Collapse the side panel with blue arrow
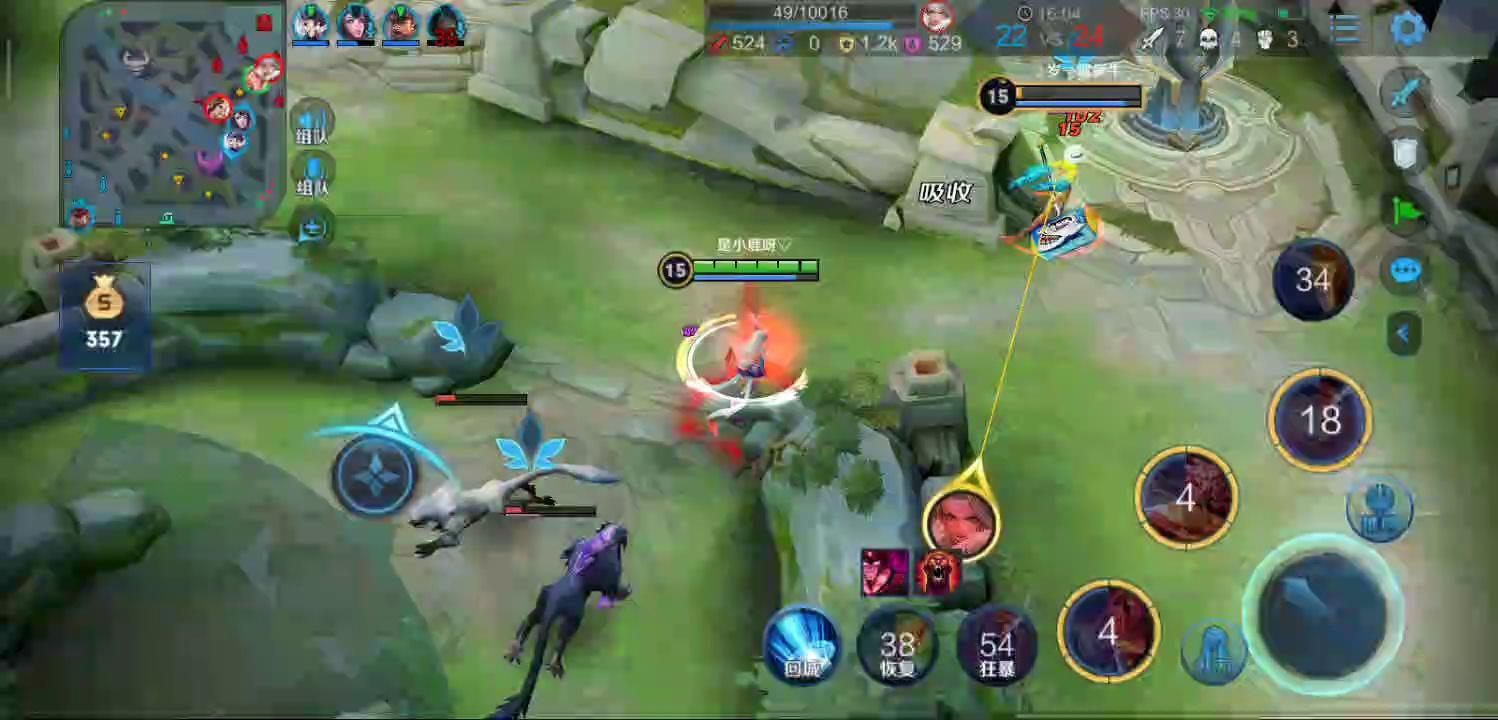Image resolution: width=1498 pixels, height=720 pixels. tap(1403, 333)
